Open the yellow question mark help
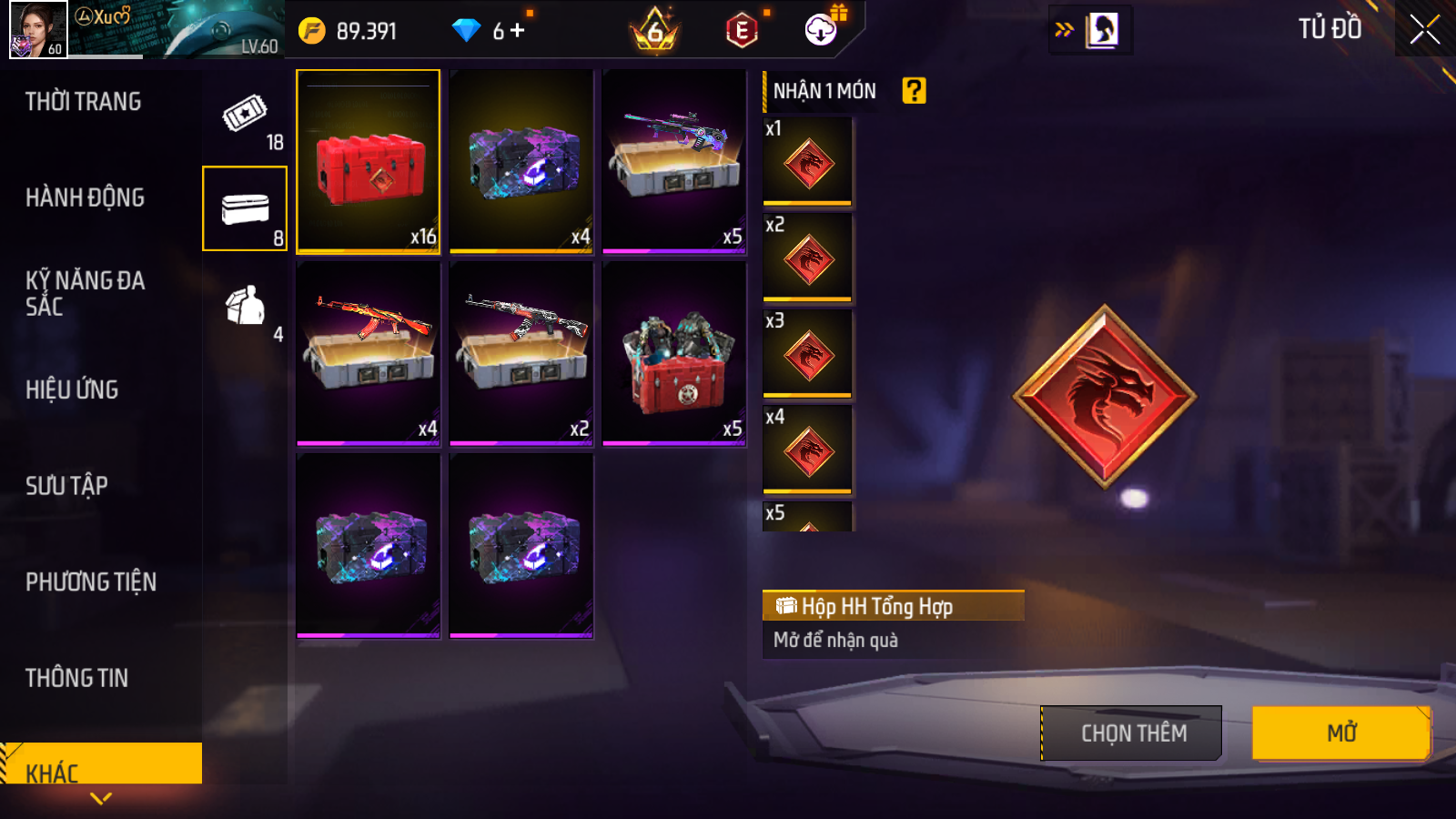This screenshot has width=1456, height=819. [914, 91]
